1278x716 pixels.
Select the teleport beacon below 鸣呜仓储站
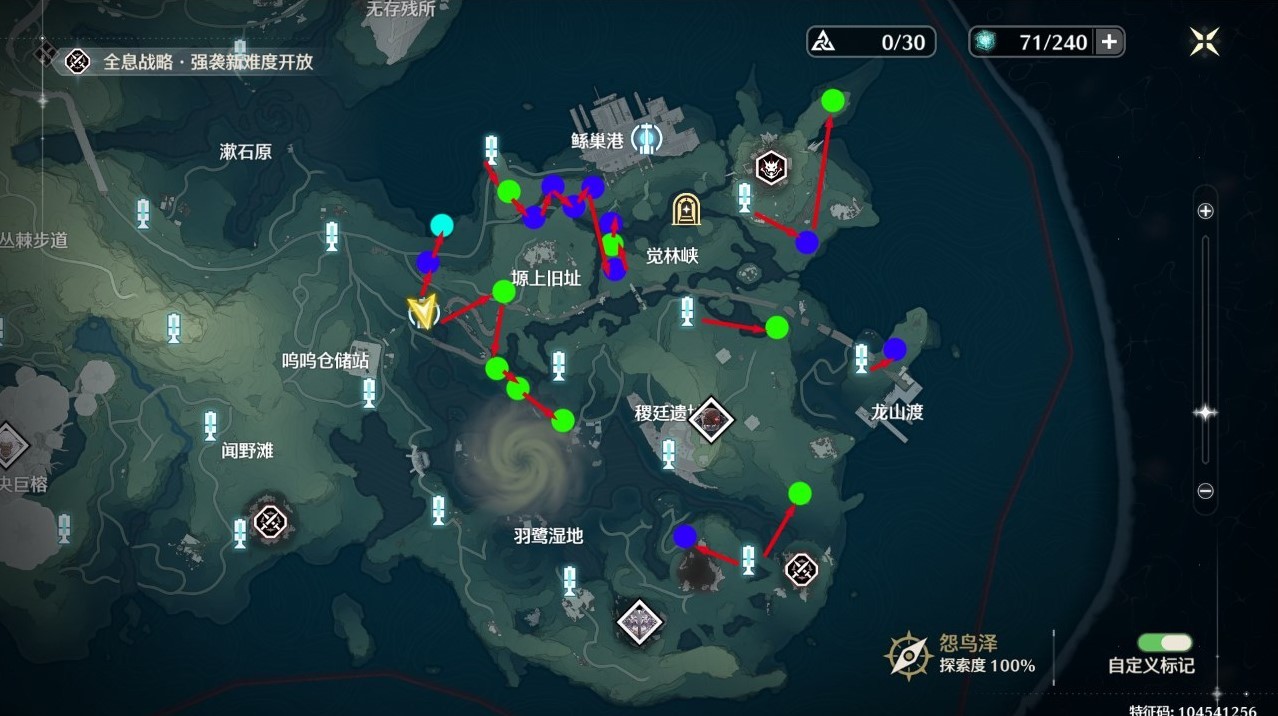(x=369, y=392)
